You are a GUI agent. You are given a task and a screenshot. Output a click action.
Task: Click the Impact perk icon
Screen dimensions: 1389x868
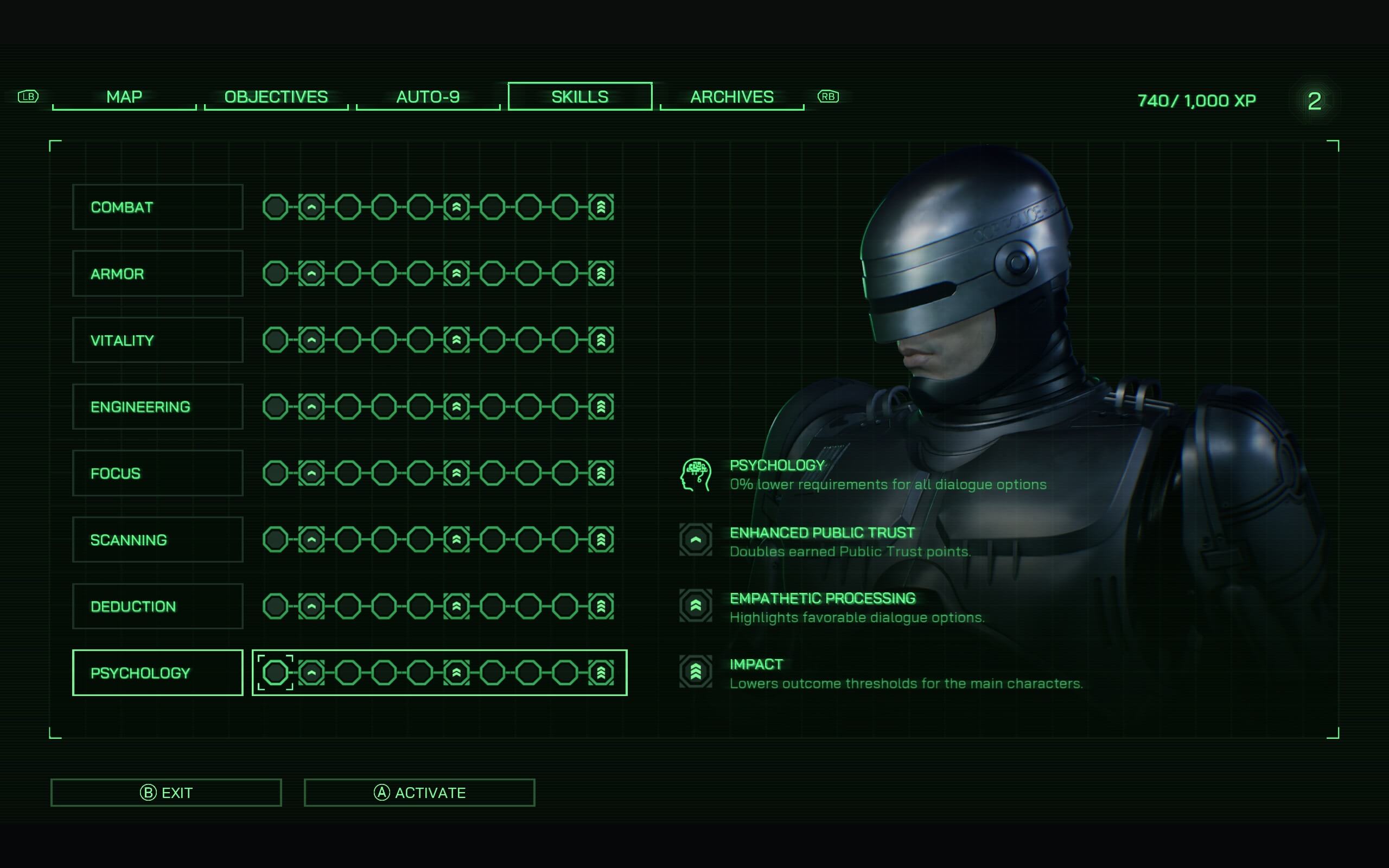click(695, 671)
